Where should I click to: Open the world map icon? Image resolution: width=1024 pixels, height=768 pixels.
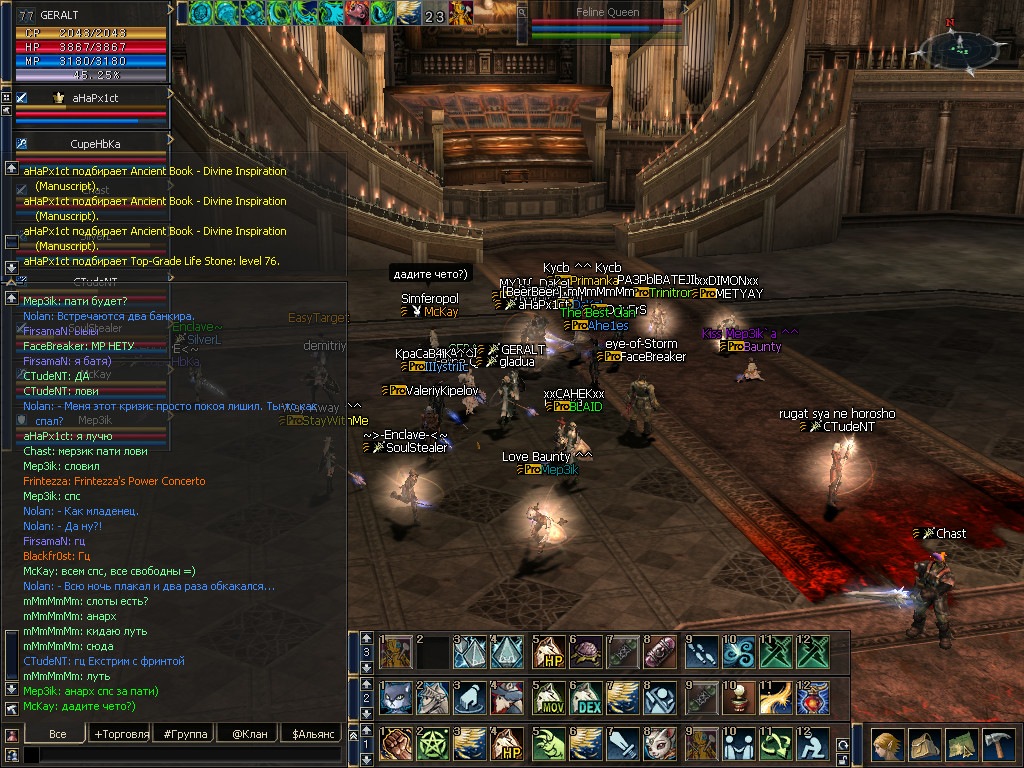pos(960,745)
